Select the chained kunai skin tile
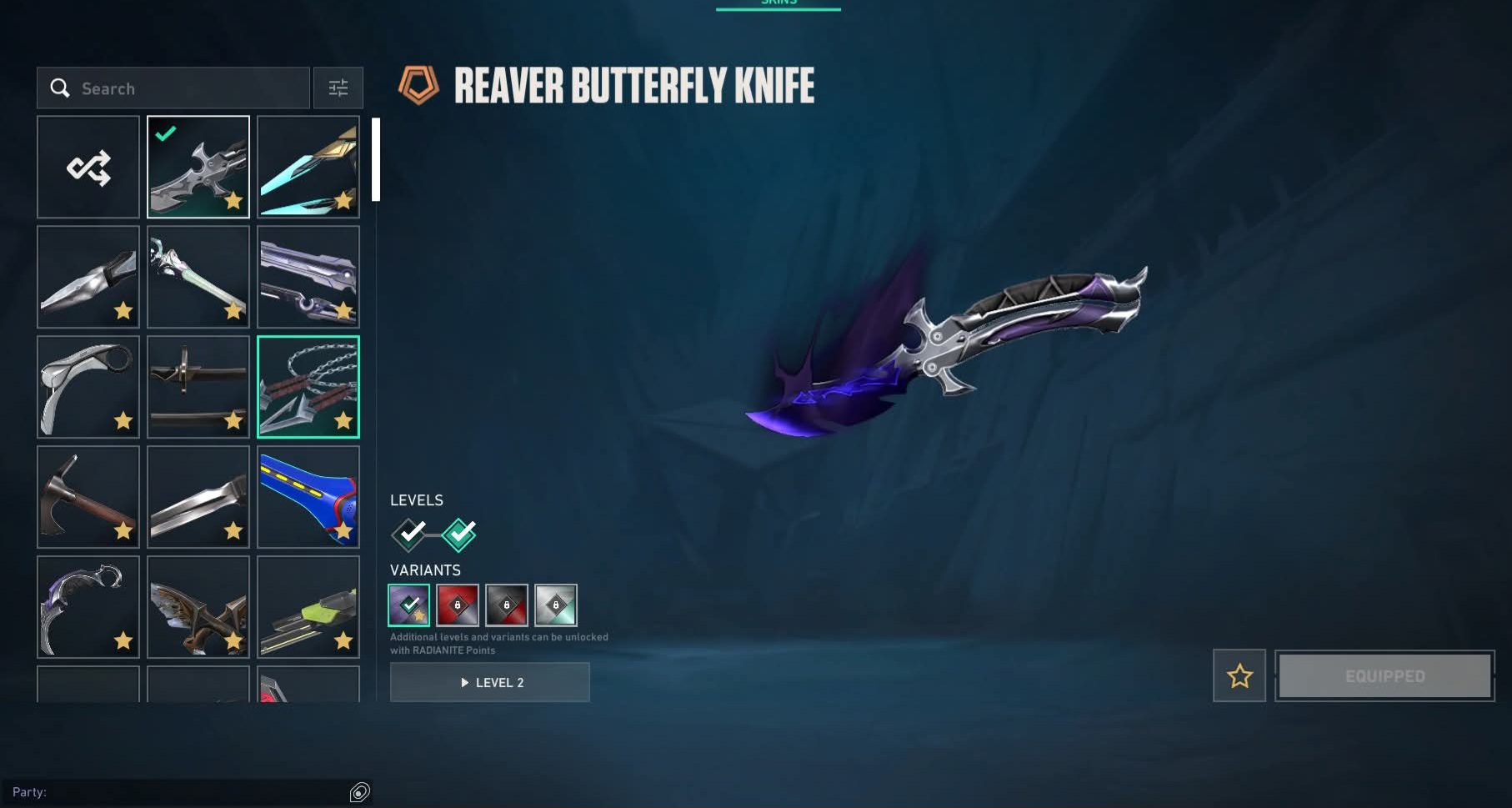Image resolution: width=1512 pixels, height=808 pixels. point(308,387)
